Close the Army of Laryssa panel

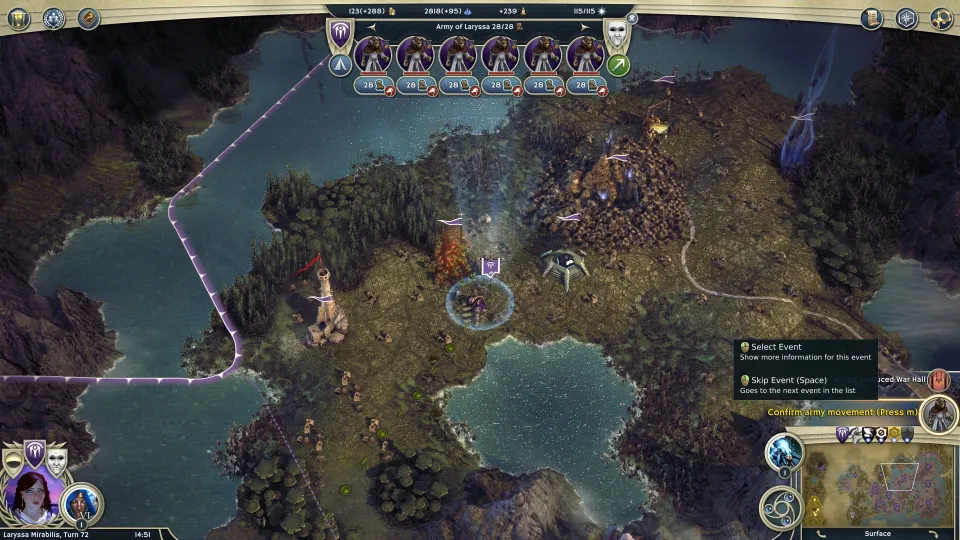pyautogui.click(x=632, y=17)
